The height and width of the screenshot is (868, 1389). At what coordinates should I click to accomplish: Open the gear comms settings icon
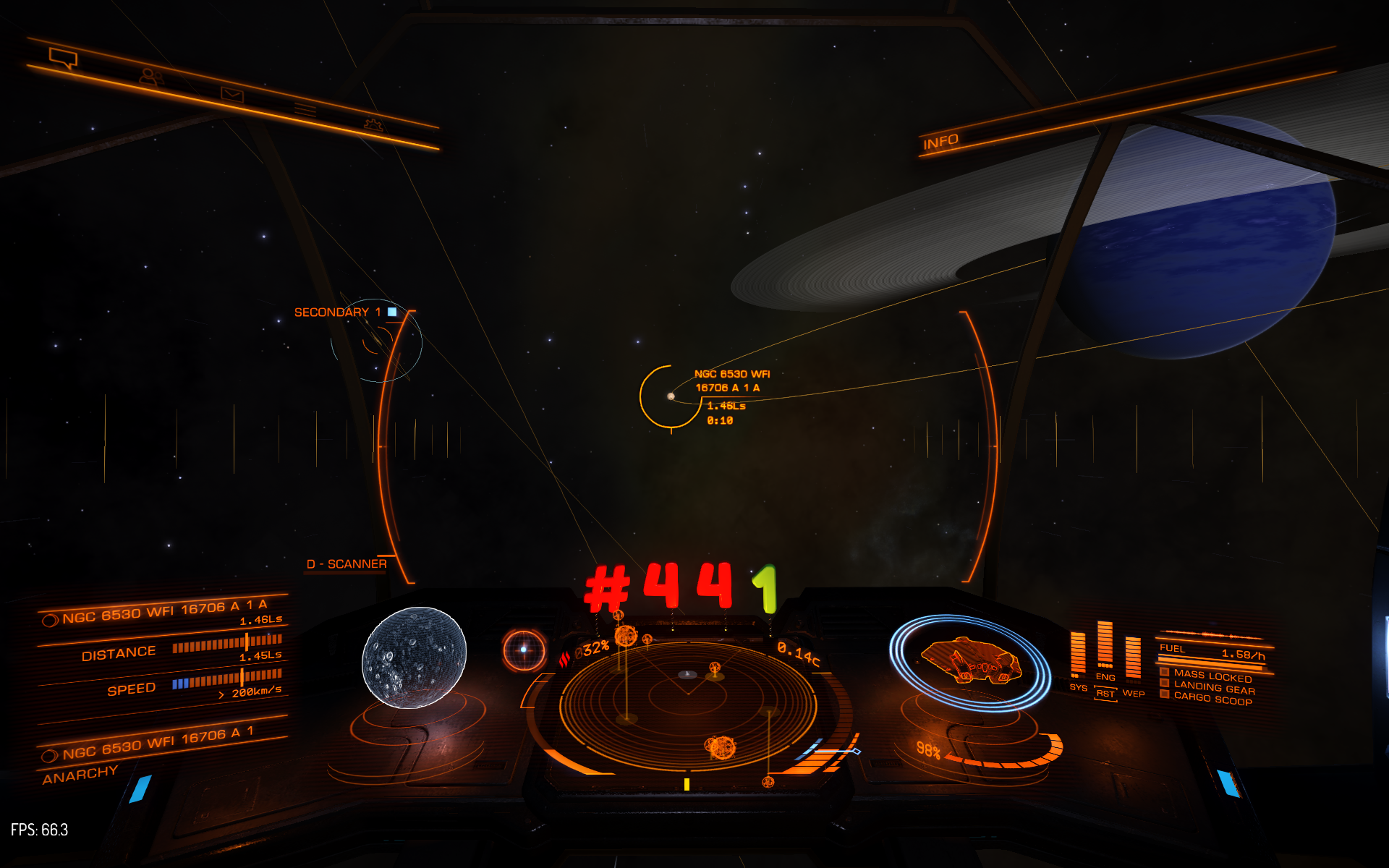click(373, 125)
